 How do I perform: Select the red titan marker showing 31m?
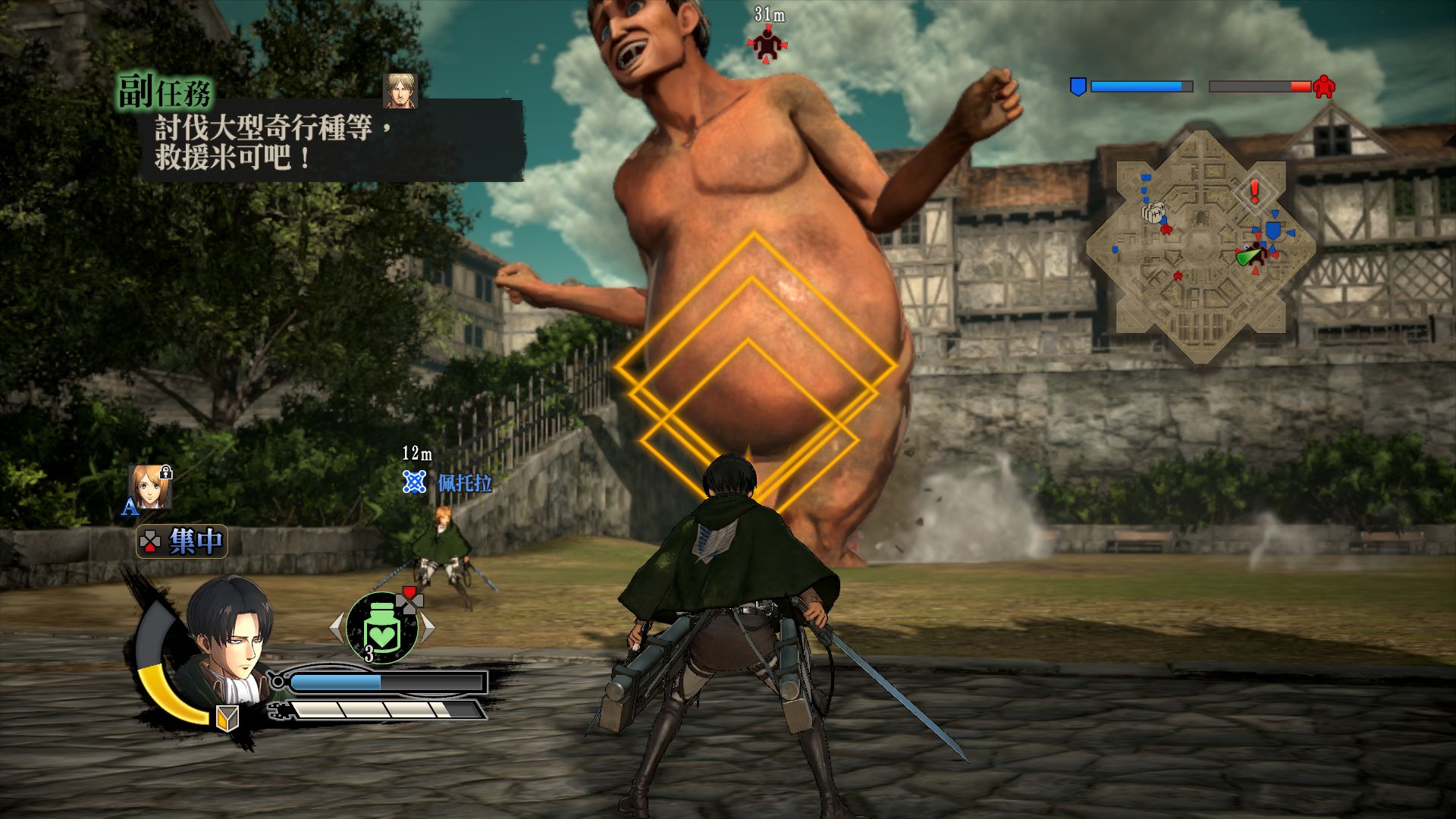pos(769,44)
